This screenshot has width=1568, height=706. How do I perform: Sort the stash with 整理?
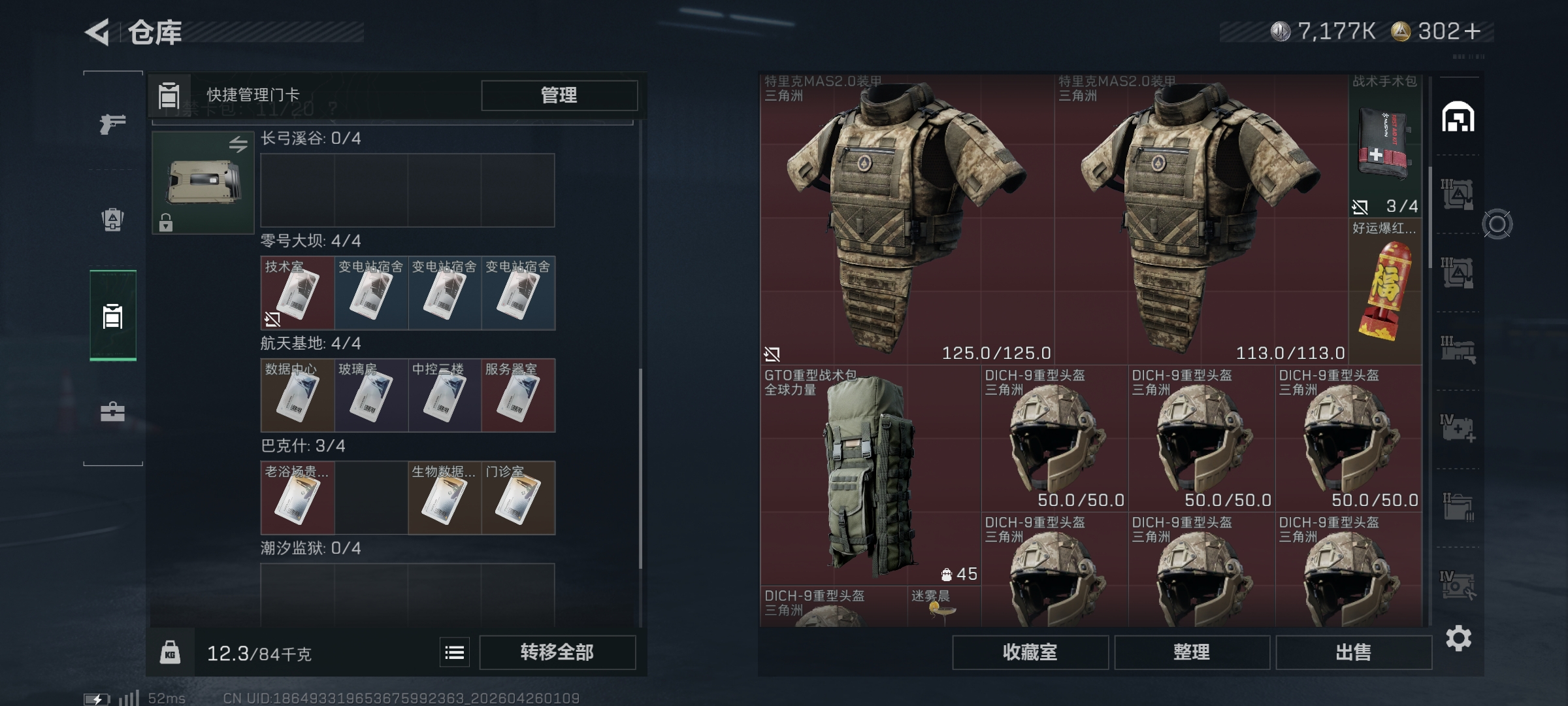[1192, 652]
